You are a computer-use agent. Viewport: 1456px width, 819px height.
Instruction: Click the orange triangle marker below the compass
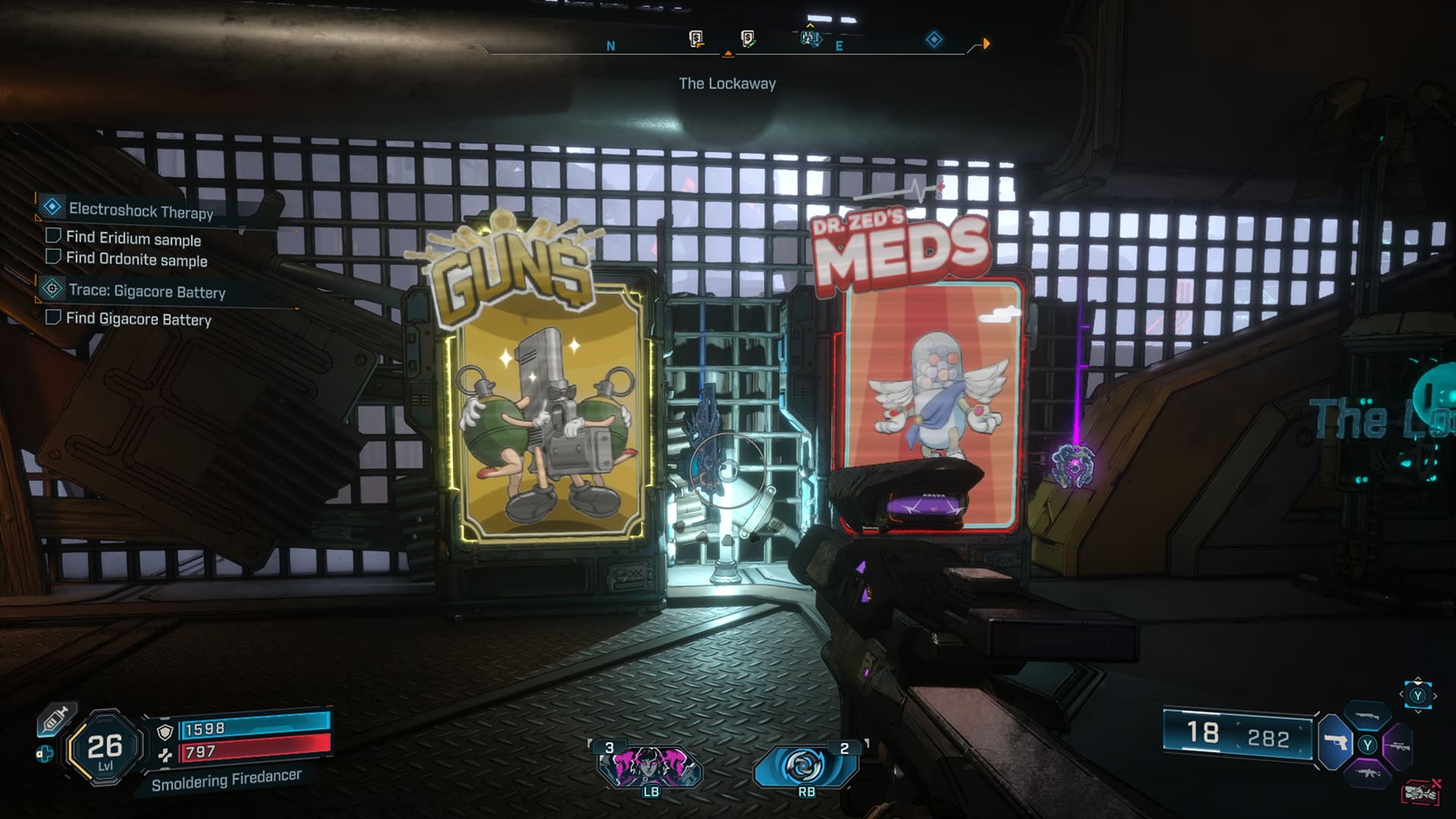click(x=728, y=54)
